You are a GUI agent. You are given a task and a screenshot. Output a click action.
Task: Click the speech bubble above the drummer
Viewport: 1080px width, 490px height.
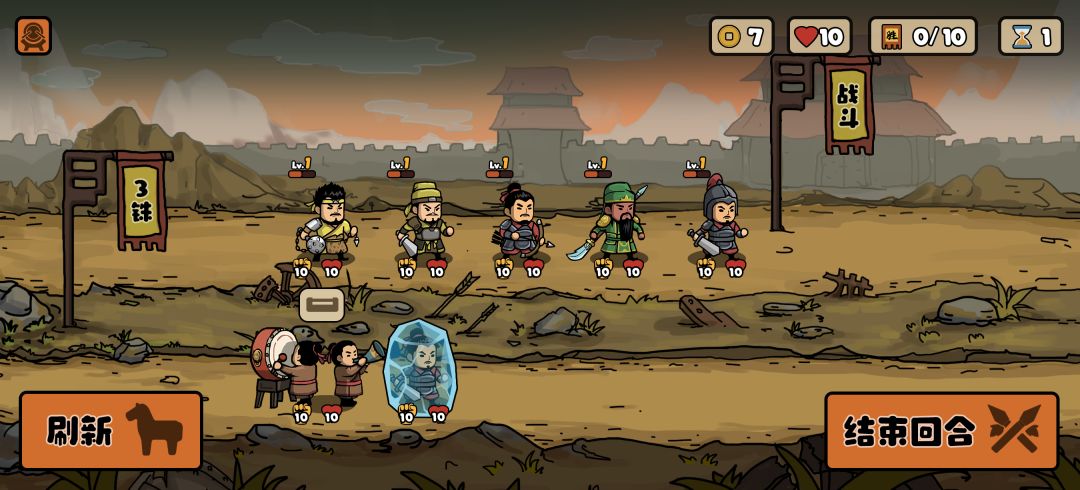tap(321, 304)
